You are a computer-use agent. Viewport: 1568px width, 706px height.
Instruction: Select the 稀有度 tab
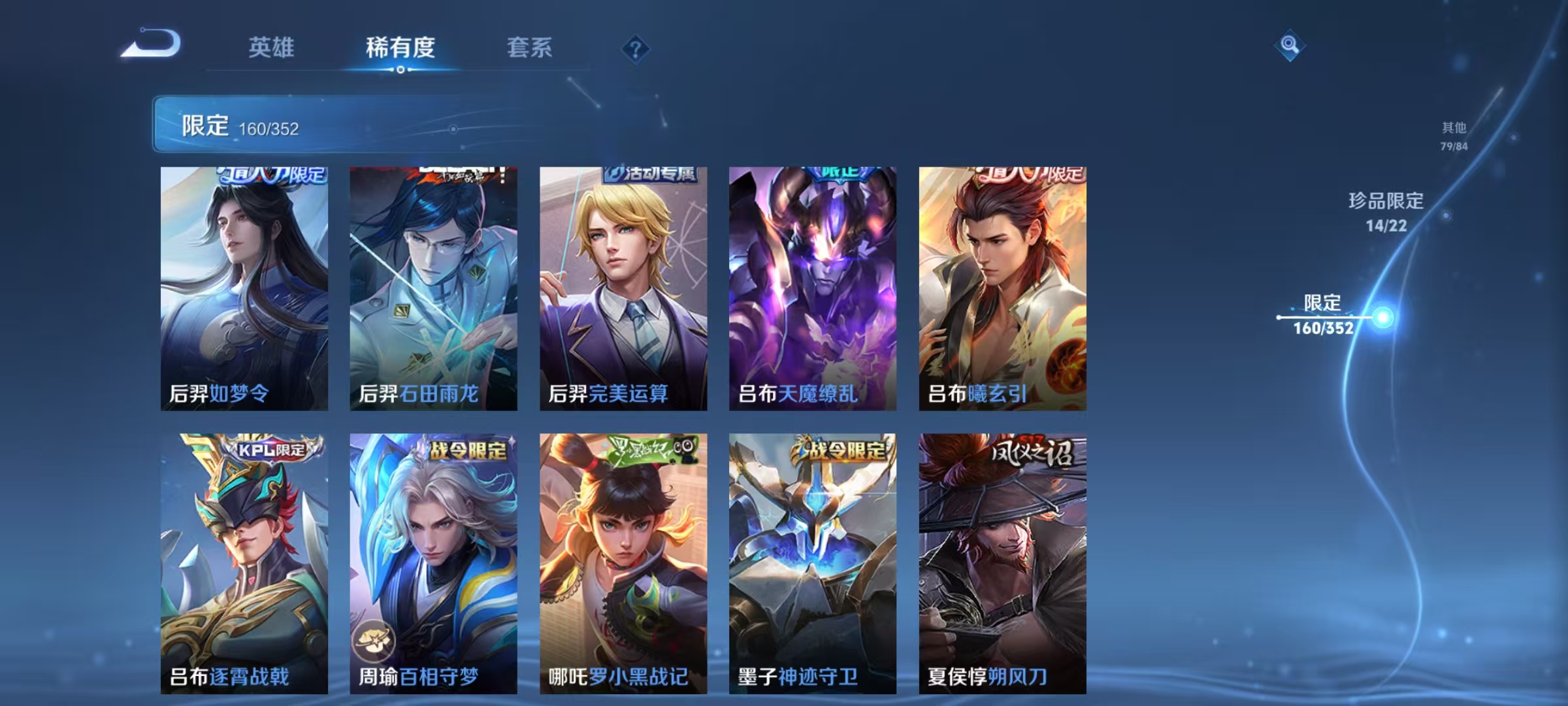[x=400, y=47]
